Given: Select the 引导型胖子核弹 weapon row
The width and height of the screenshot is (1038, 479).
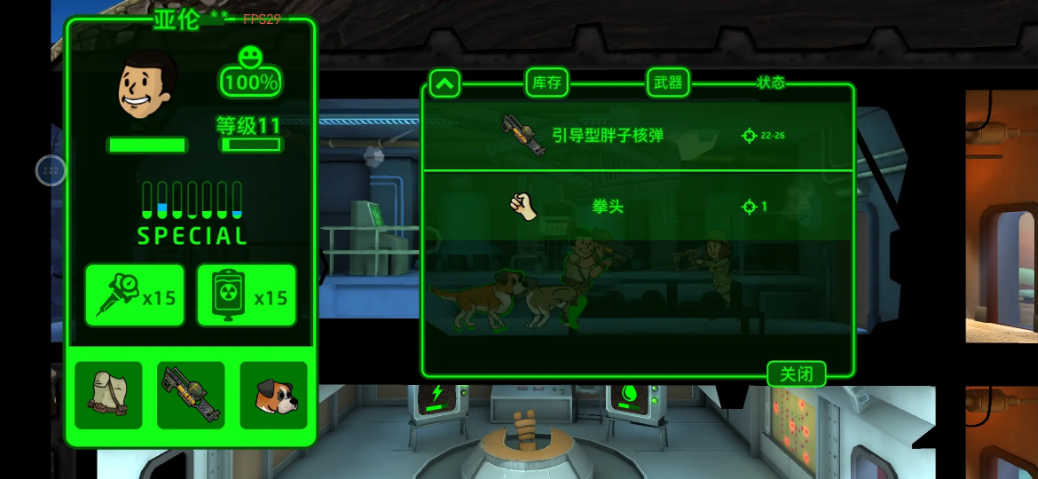Looking at the screenshot, I should click(x=637, y=136).
